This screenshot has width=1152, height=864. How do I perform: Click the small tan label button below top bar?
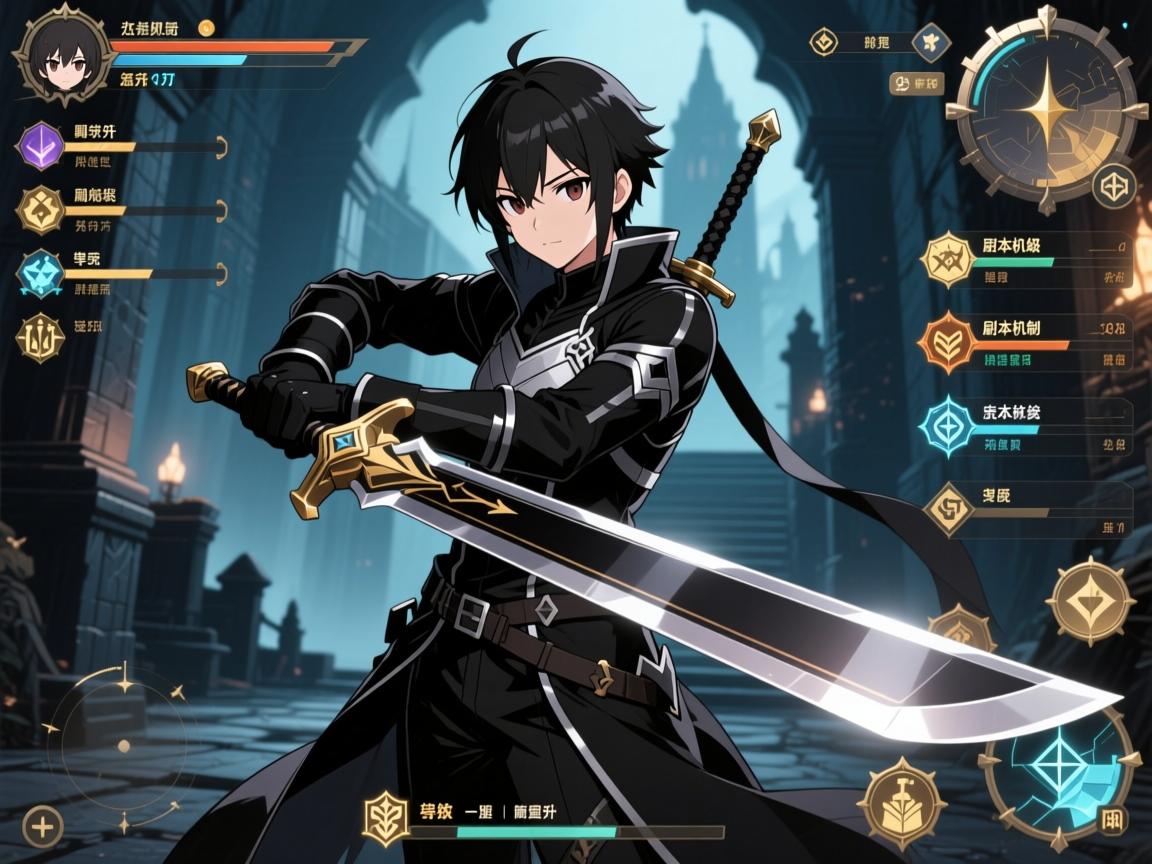pos(916,84)
